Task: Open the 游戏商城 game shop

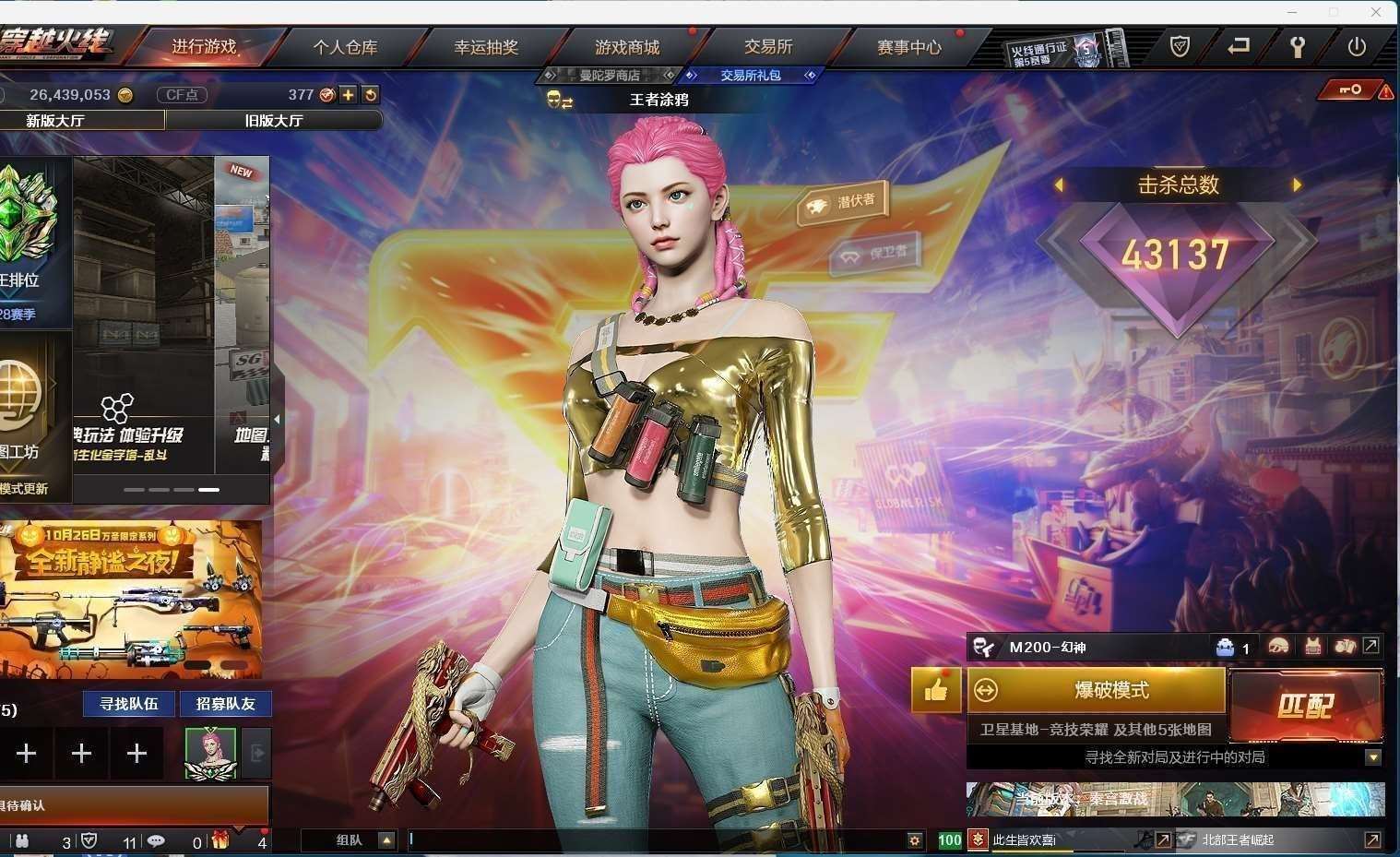Action: click(x=627, y=47)
